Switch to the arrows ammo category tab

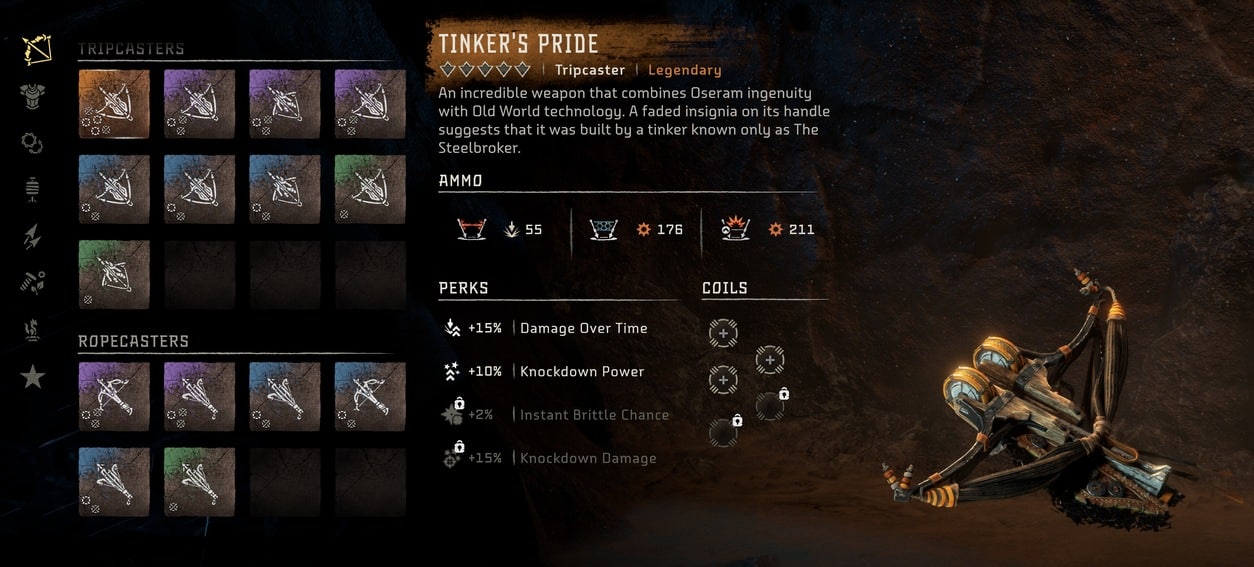point(33,236)
